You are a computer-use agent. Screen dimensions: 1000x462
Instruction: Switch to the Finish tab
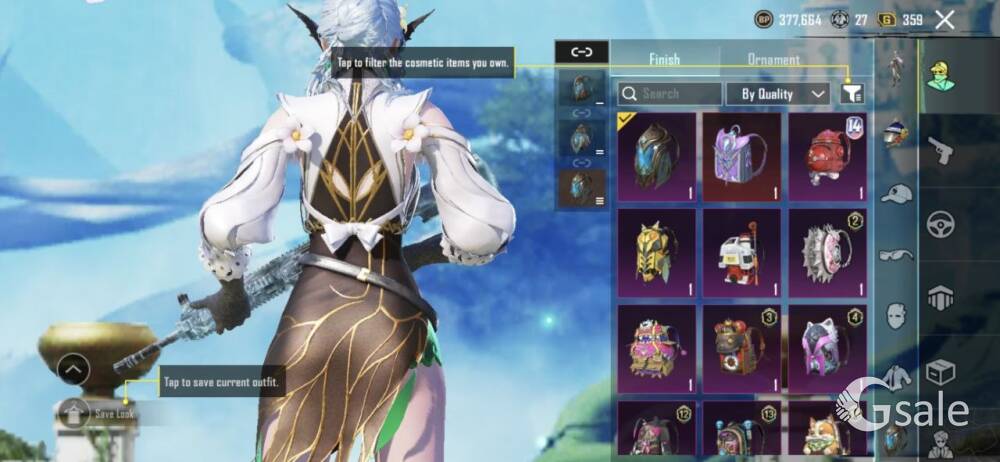click(664, 60)
